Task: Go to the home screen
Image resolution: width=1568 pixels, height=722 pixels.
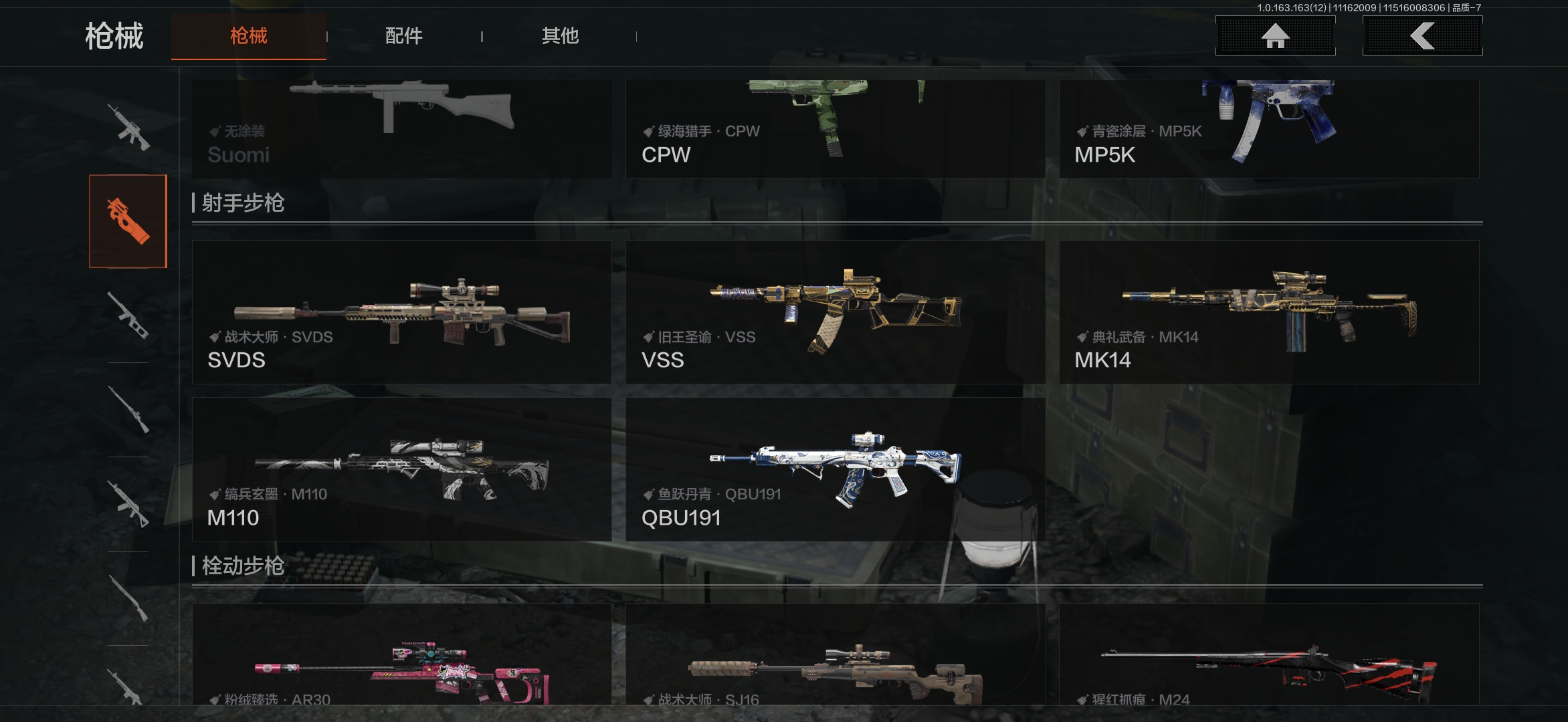Action: click(1275, 36)
